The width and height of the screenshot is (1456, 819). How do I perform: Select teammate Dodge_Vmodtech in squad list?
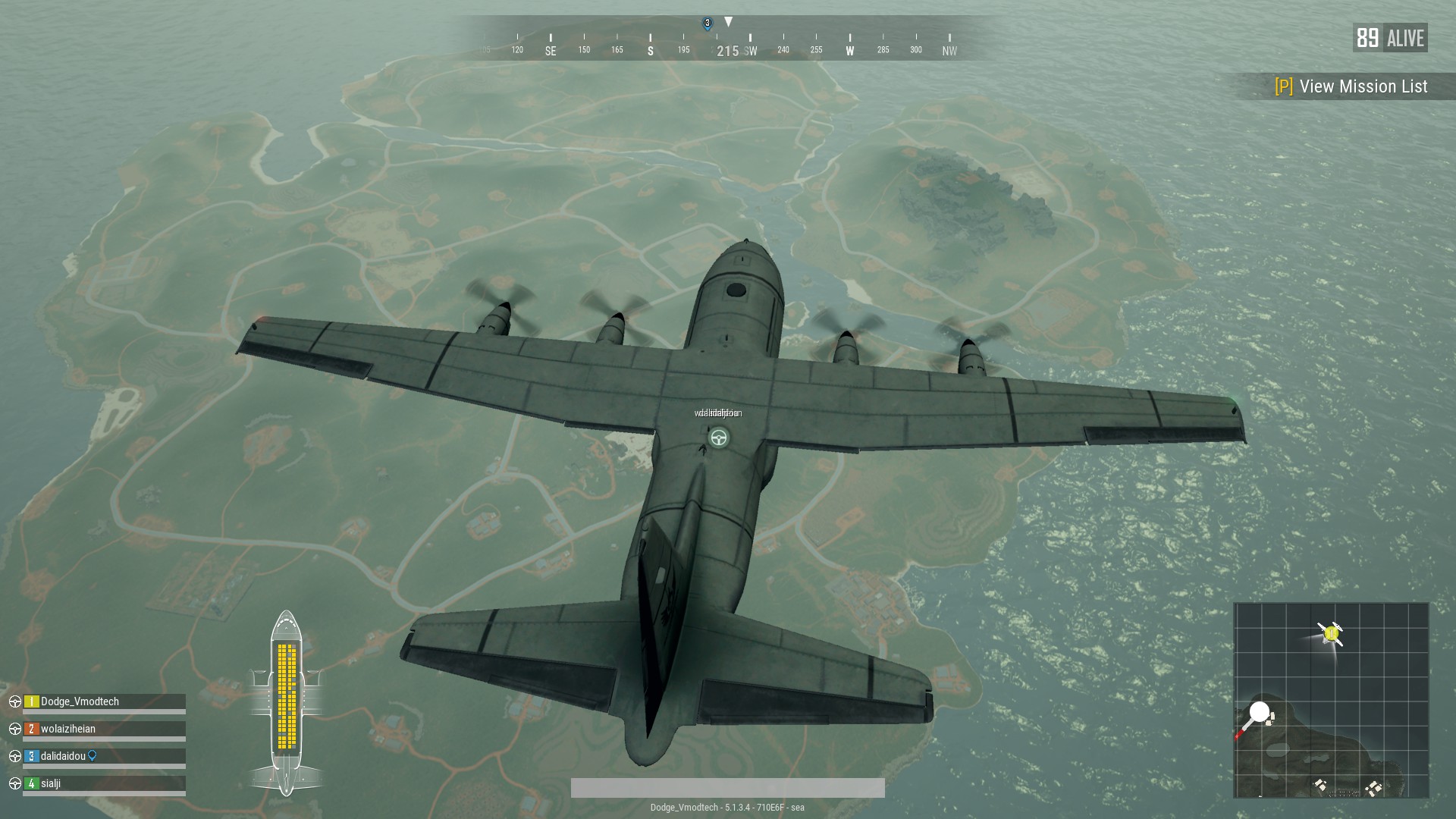[x=80, y=701]
